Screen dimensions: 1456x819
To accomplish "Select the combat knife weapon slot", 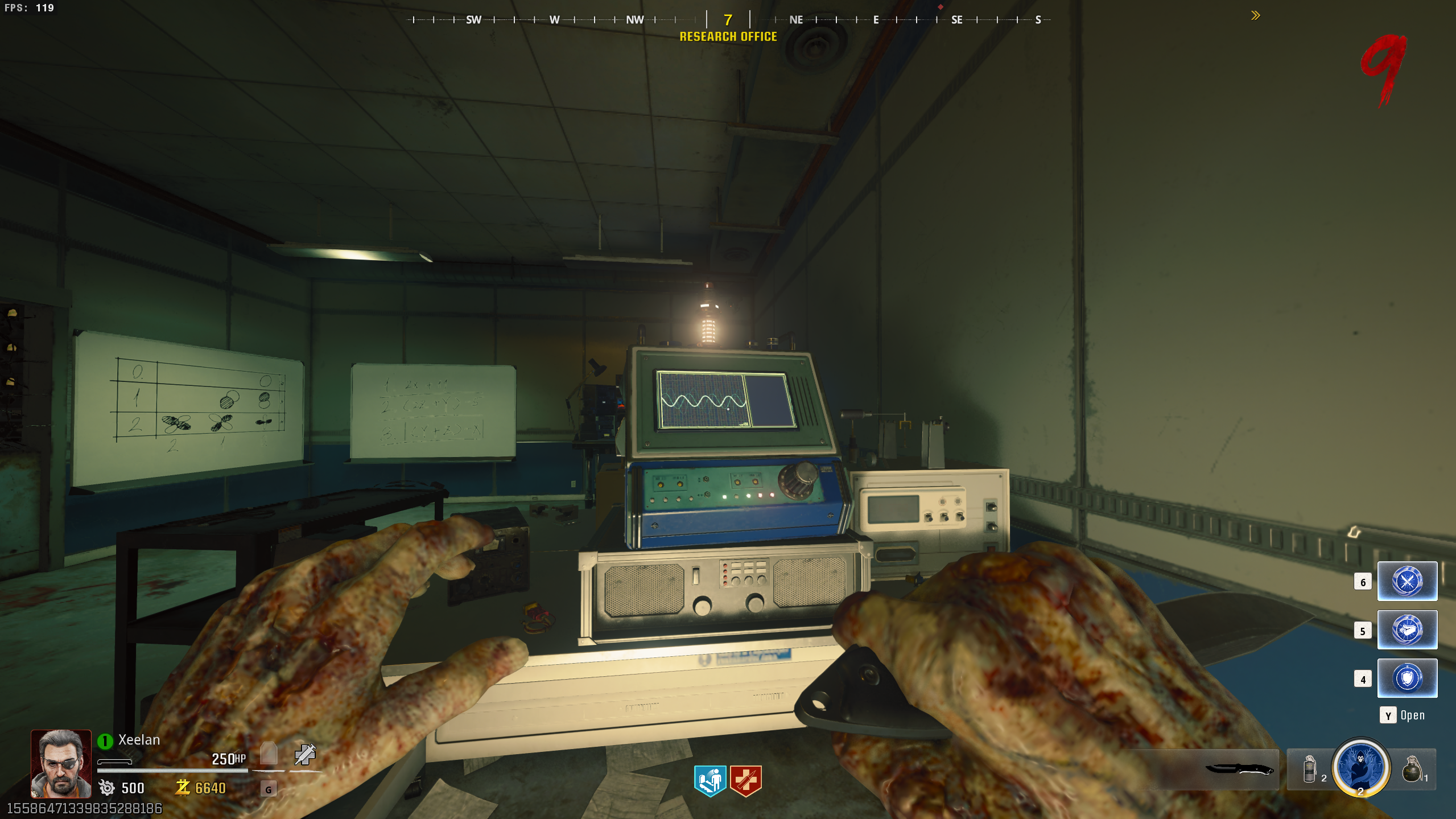I will 1238,769.
